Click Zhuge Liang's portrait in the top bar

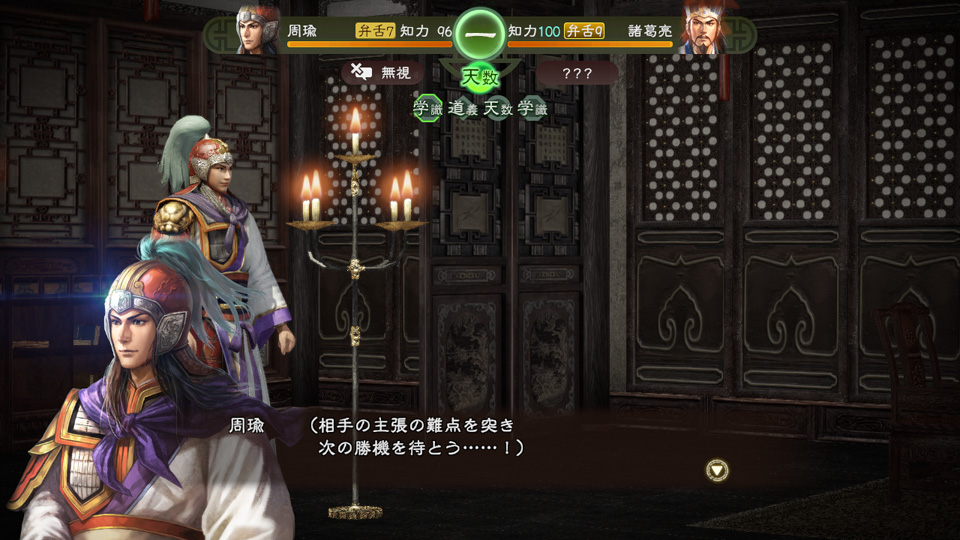click(x=703, y=29)
